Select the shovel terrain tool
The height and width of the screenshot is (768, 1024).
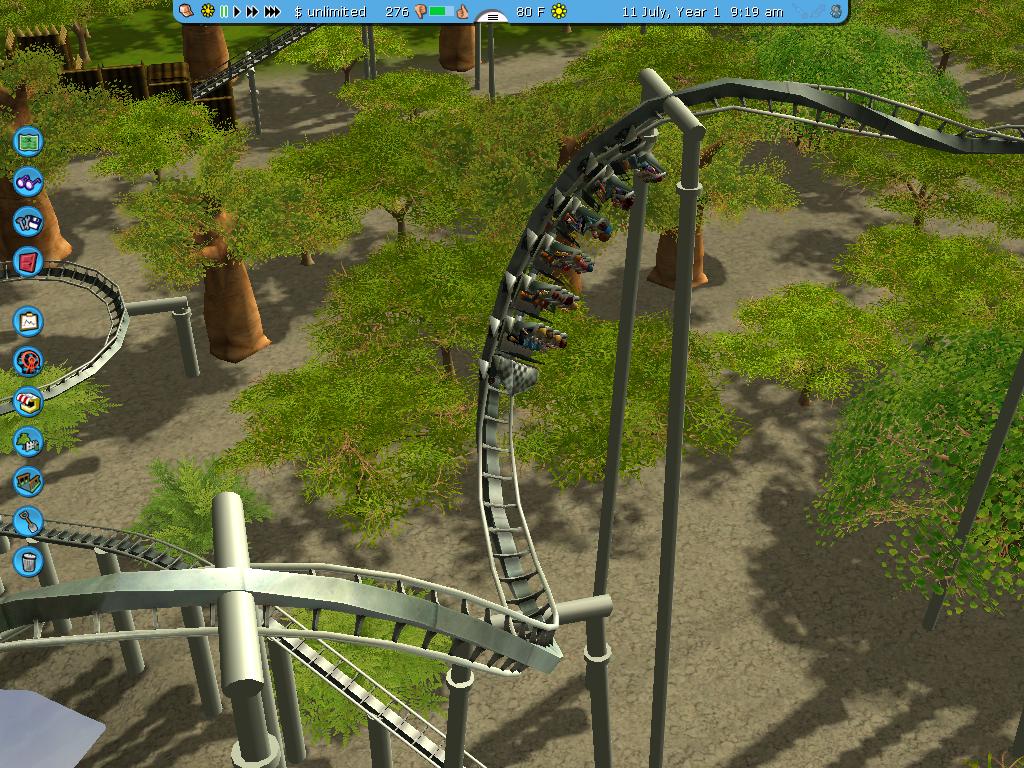(29, 521)
